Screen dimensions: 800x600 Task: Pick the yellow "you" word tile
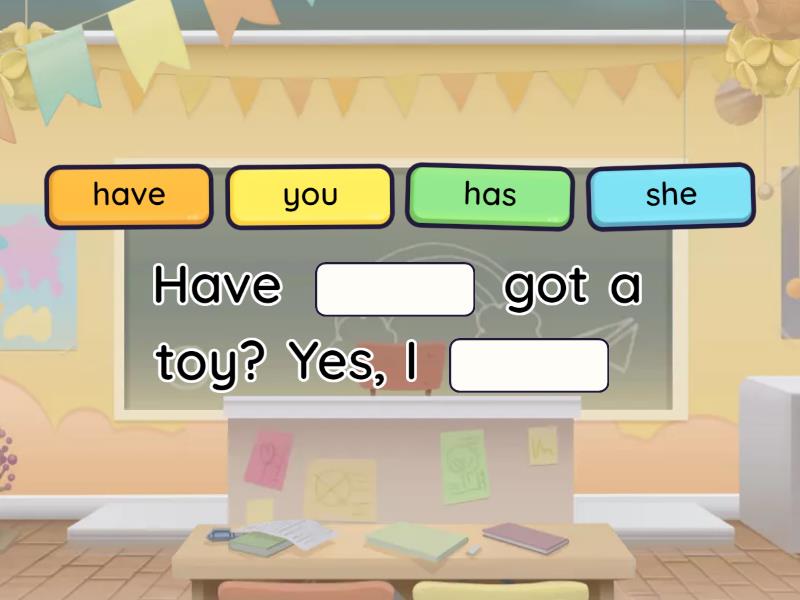[x=310, y=196]
